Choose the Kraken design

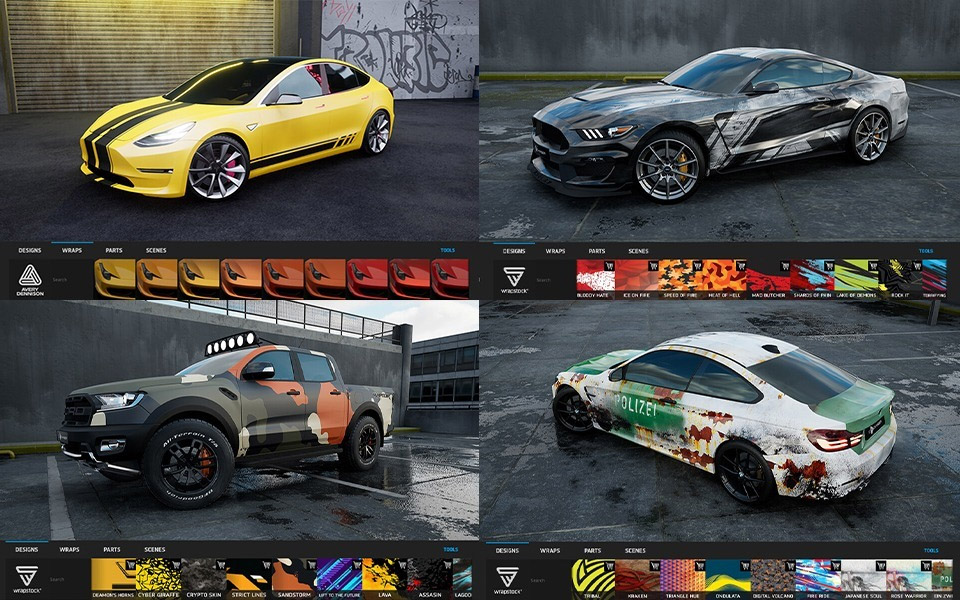click(637, 576)
